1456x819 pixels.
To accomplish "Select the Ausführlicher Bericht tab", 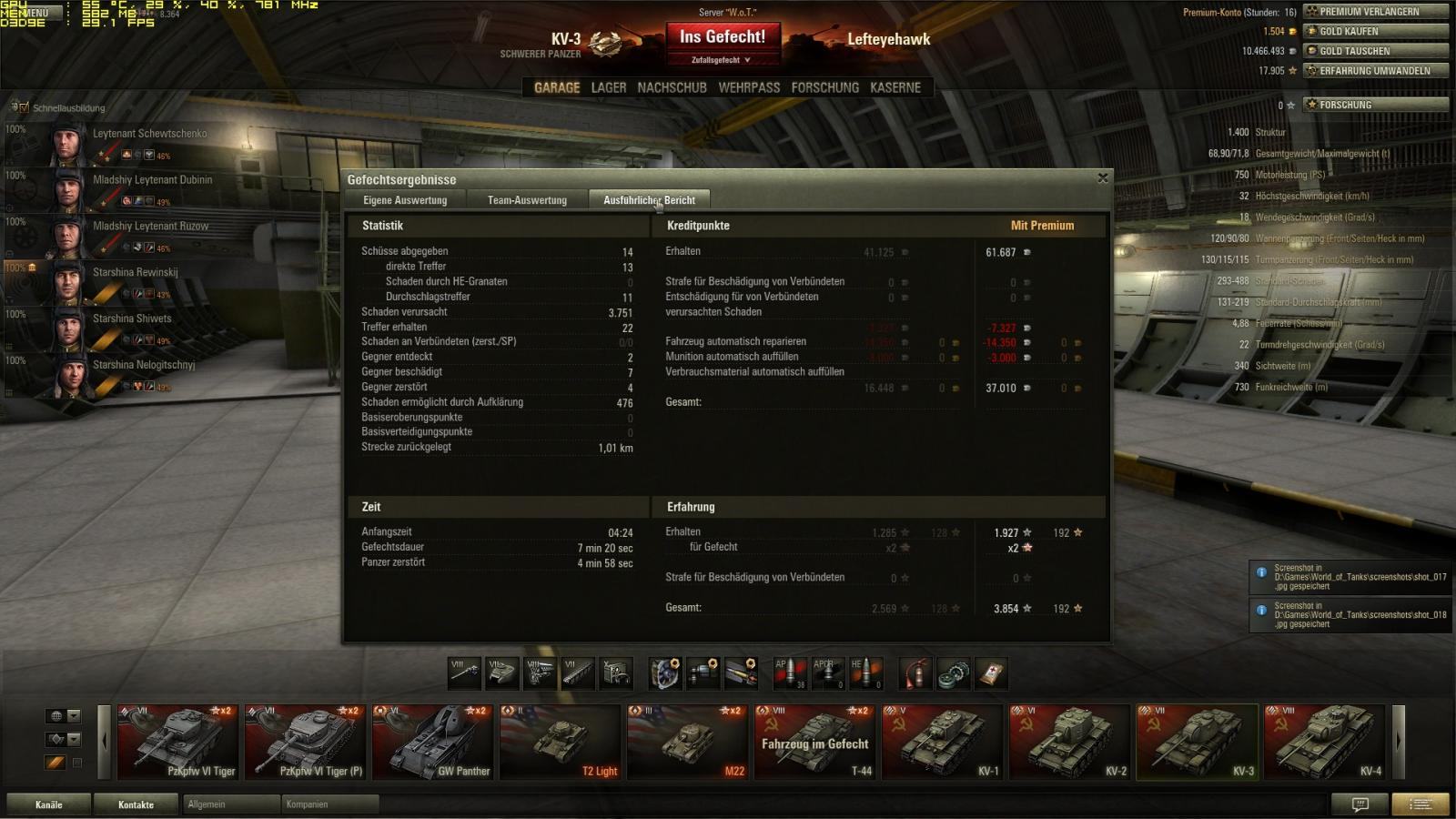I will tap(649, 200).
